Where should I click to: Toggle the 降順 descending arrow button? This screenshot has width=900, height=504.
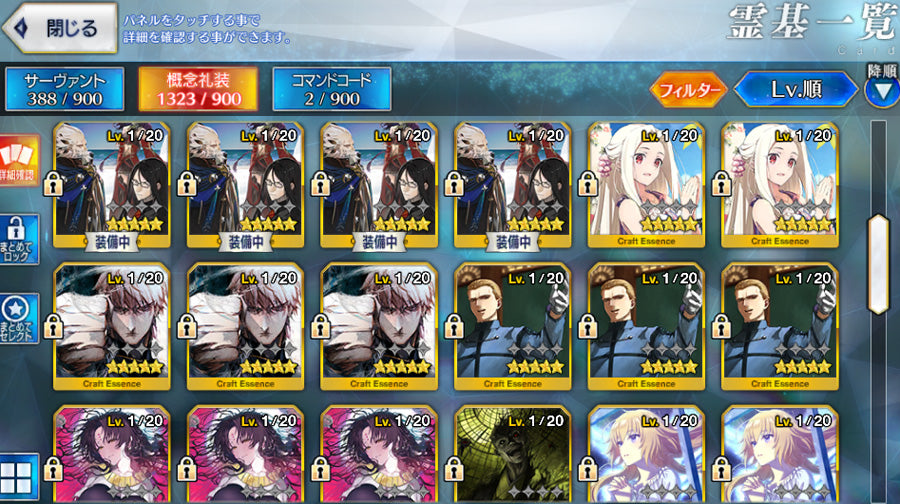coord(881,92)
